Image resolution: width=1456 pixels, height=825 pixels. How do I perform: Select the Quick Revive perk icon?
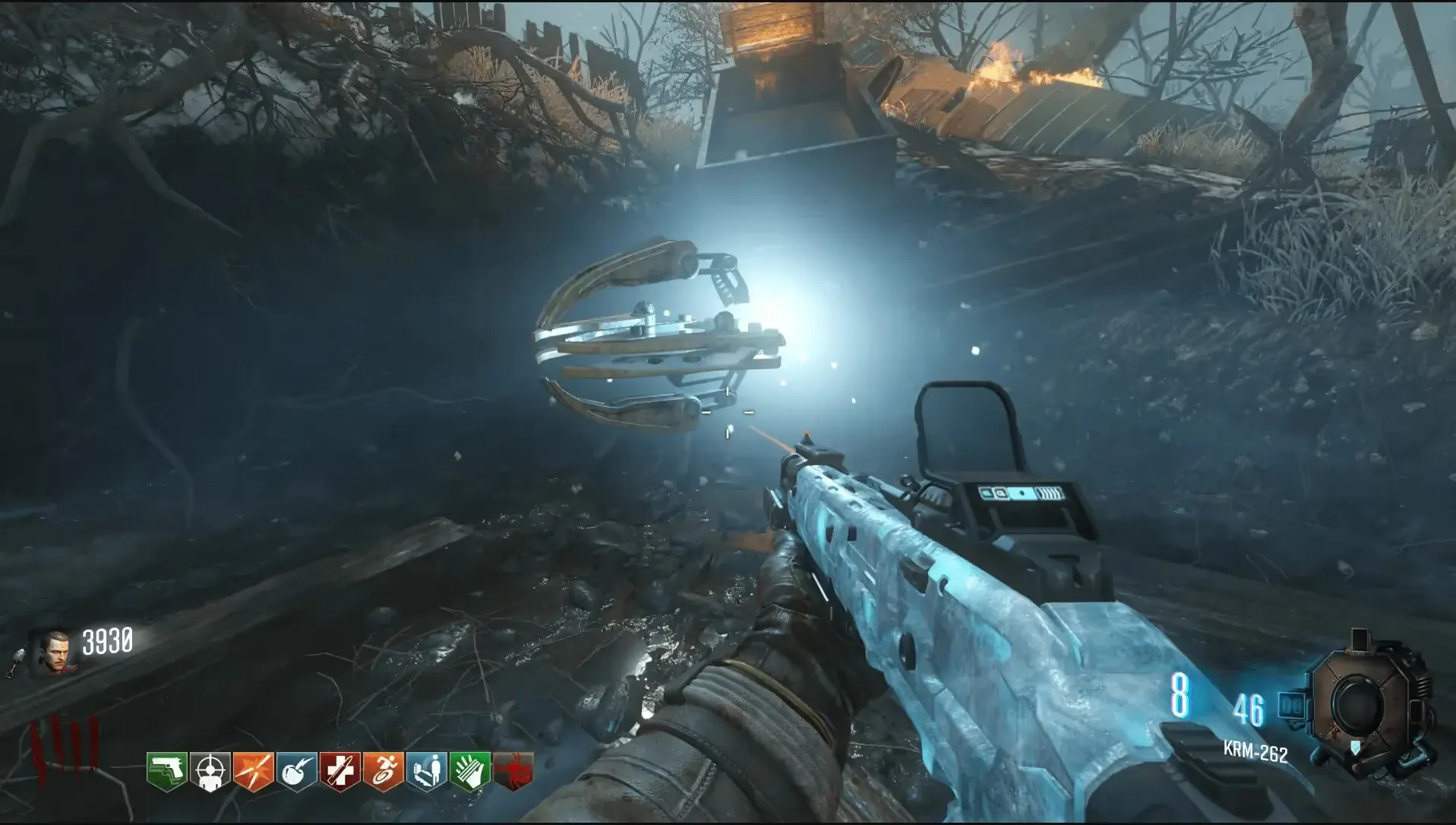426,772
